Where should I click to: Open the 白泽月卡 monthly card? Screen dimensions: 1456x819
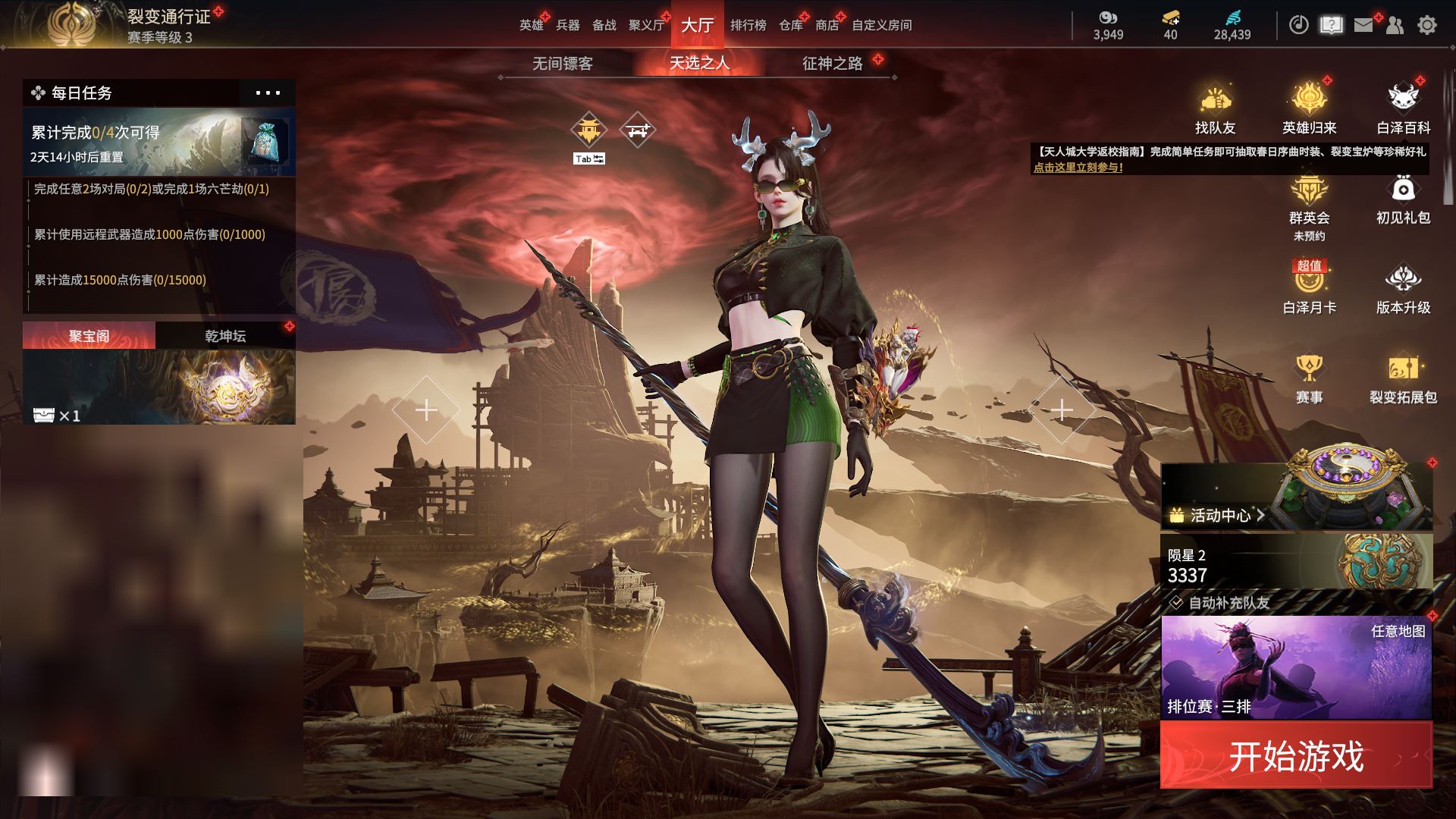coord(1309,289)
